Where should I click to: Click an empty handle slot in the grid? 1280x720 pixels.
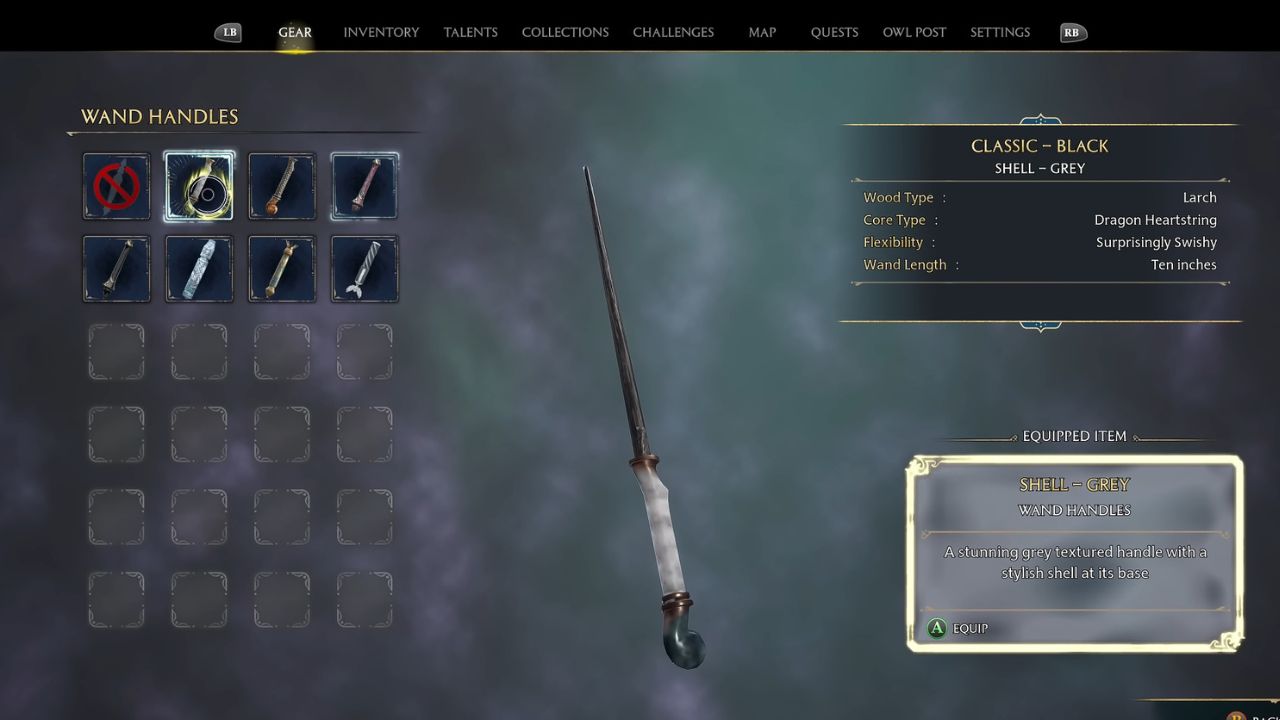(117, 352)
